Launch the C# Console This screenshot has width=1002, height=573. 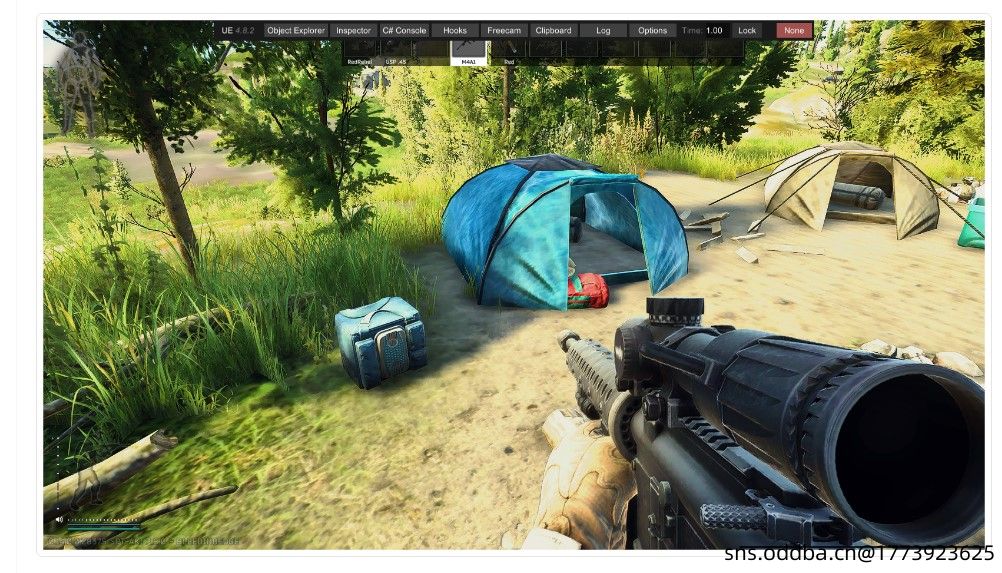pyautogui.click(x=405, y=31)
